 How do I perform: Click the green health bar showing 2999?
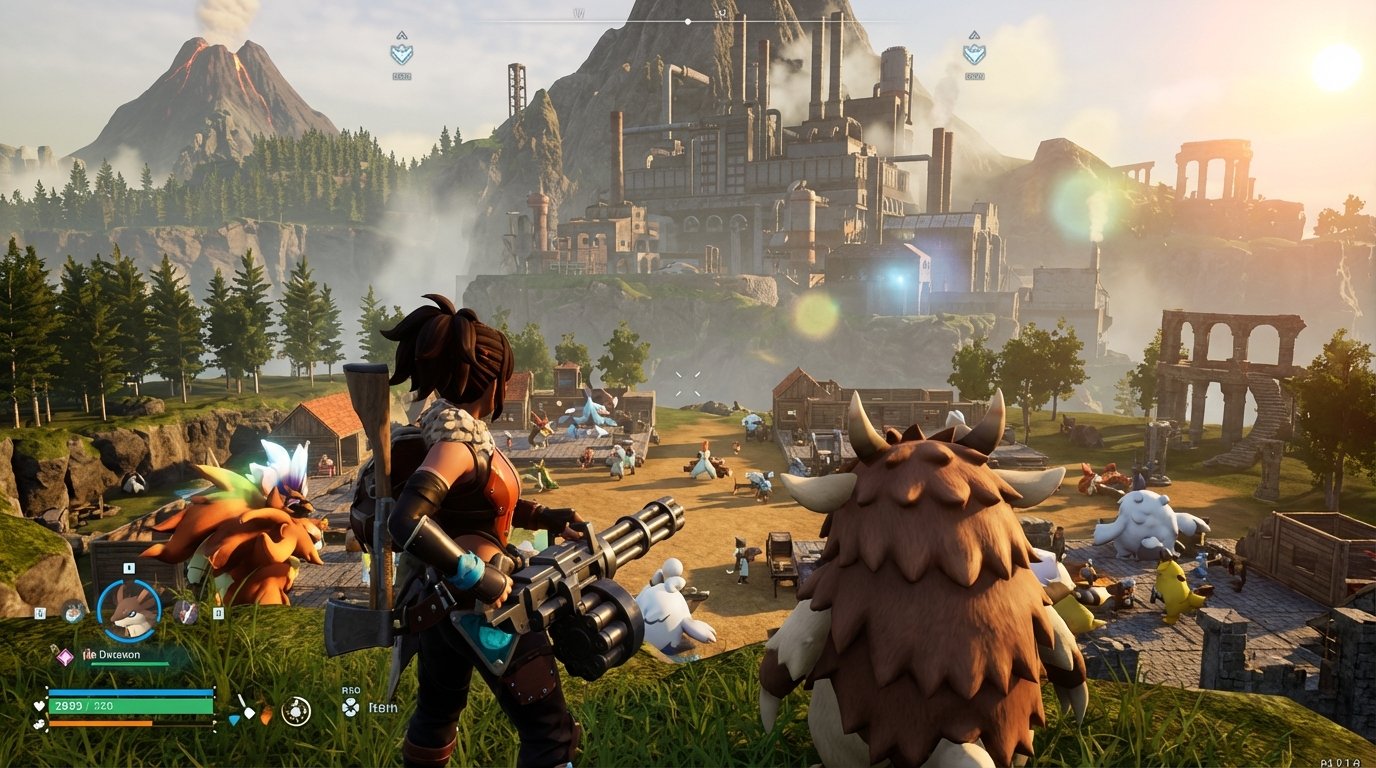point(131,707)
